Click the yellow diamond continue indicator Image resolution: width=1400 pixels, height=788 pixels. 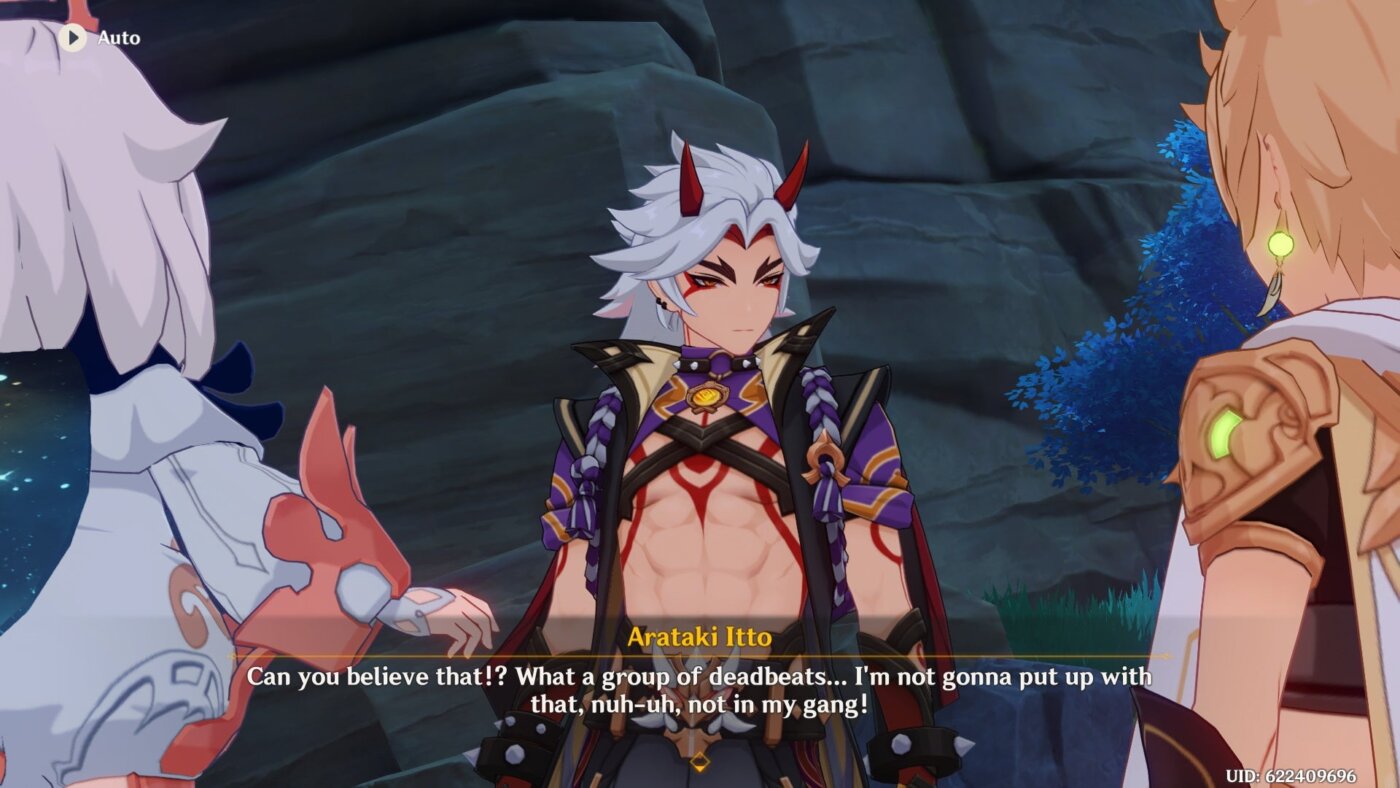pos(700,761)
